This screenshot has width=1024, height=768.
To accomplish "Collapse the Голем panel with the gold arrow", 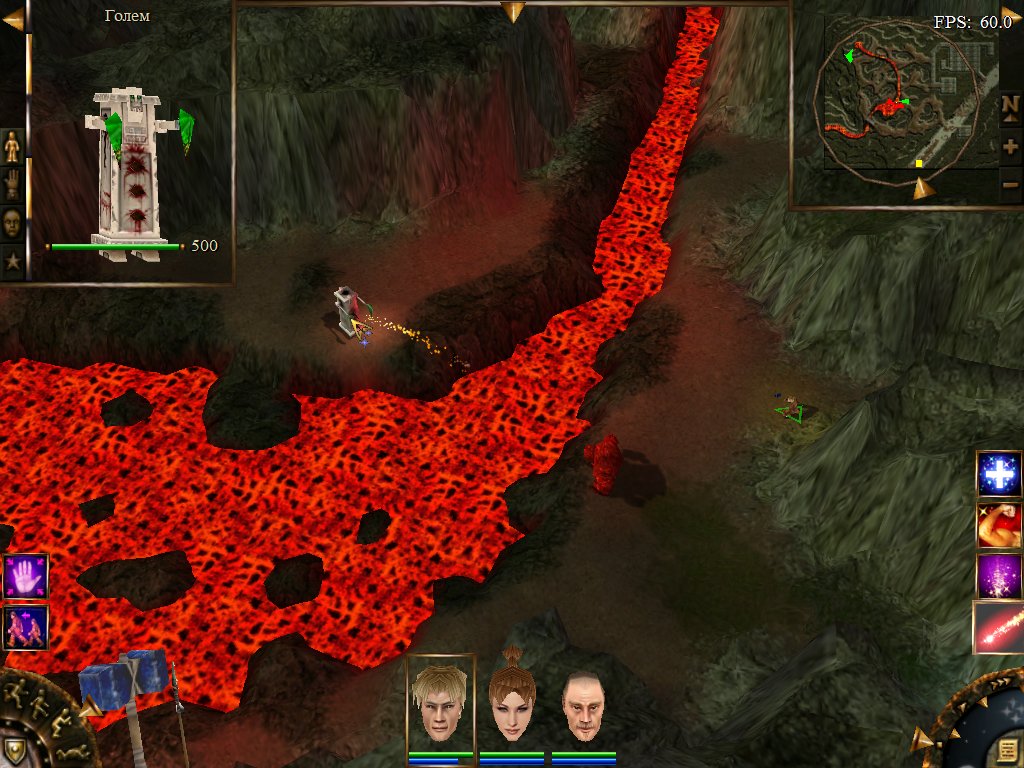I will pos(13,19).
